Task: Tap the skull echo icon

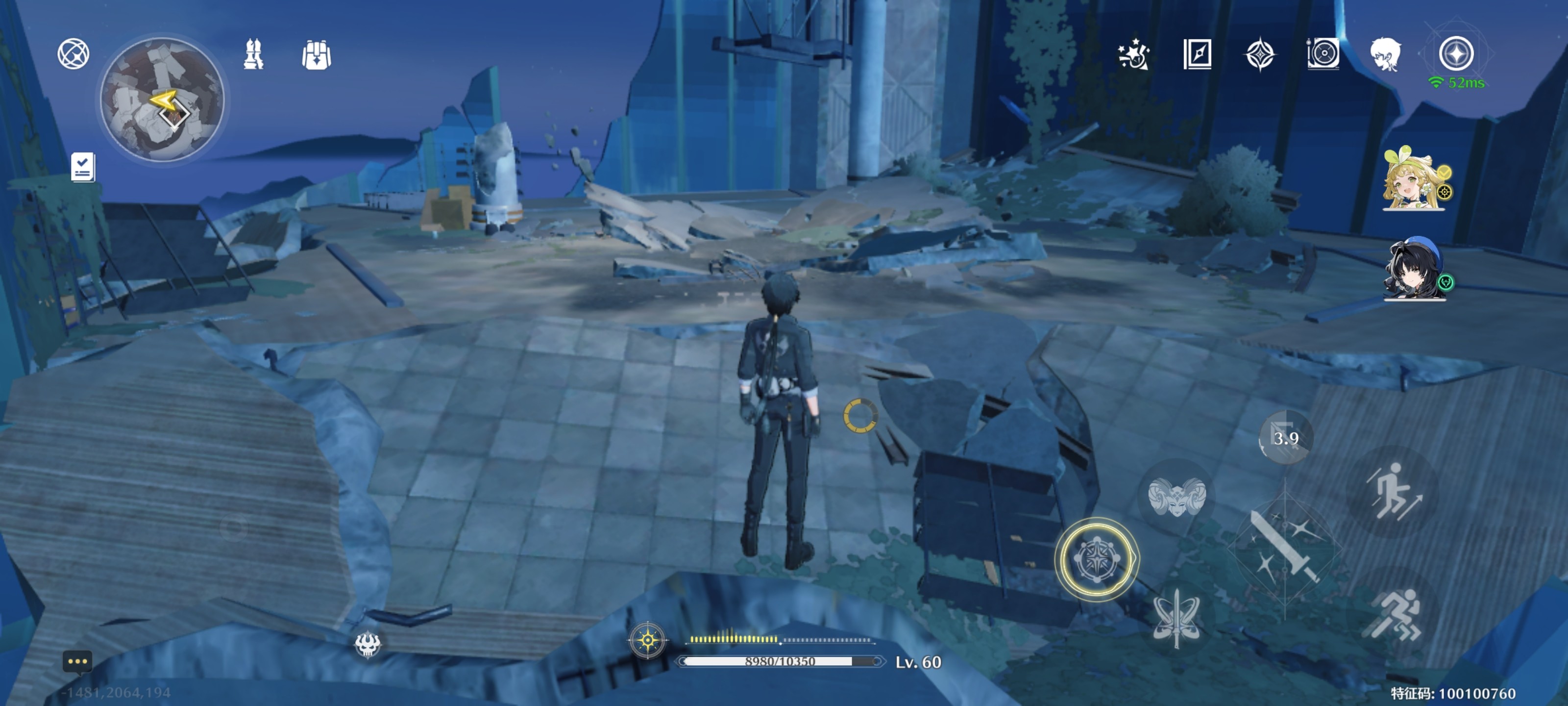Action: click(x=367, y=643)
